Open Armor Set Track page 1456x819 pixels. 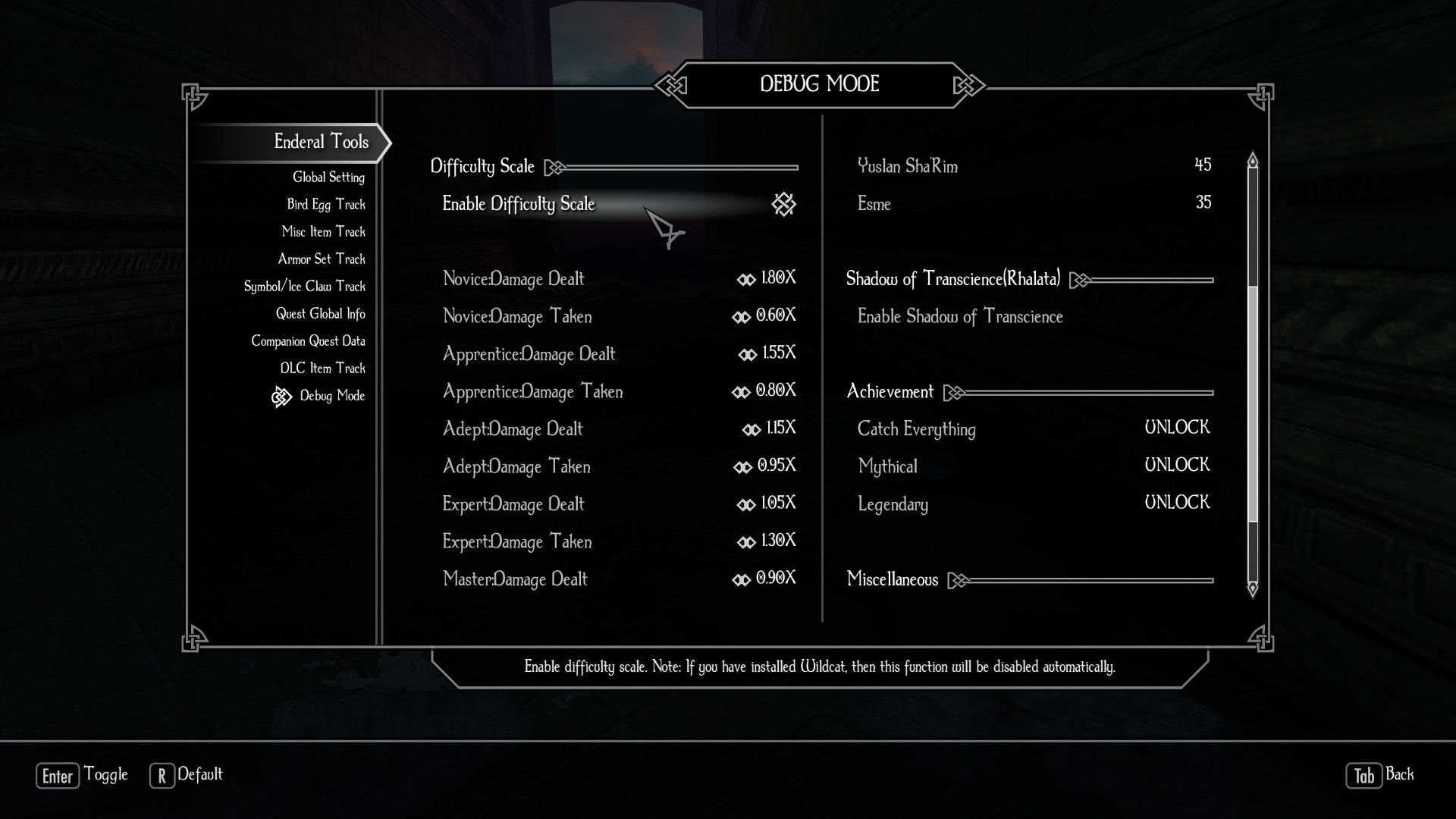pyautogui.click(x=322, y=259)
